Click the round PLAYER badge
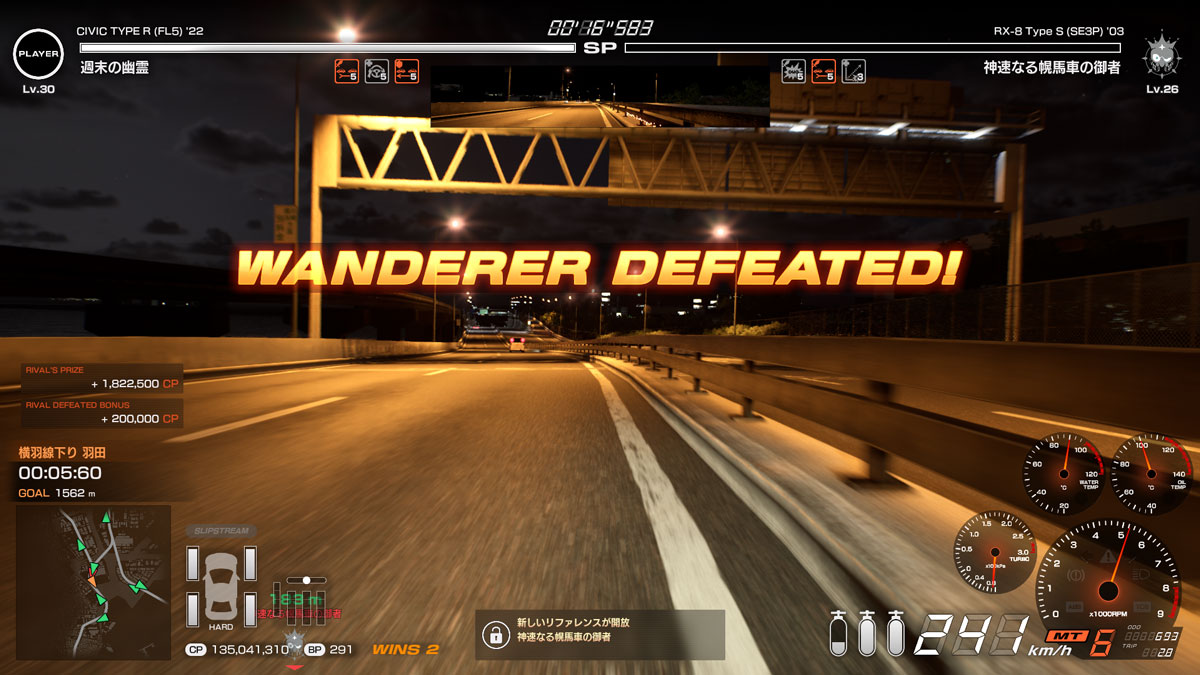The height and width of the screenshot is (675, 1200). (38, 53)
